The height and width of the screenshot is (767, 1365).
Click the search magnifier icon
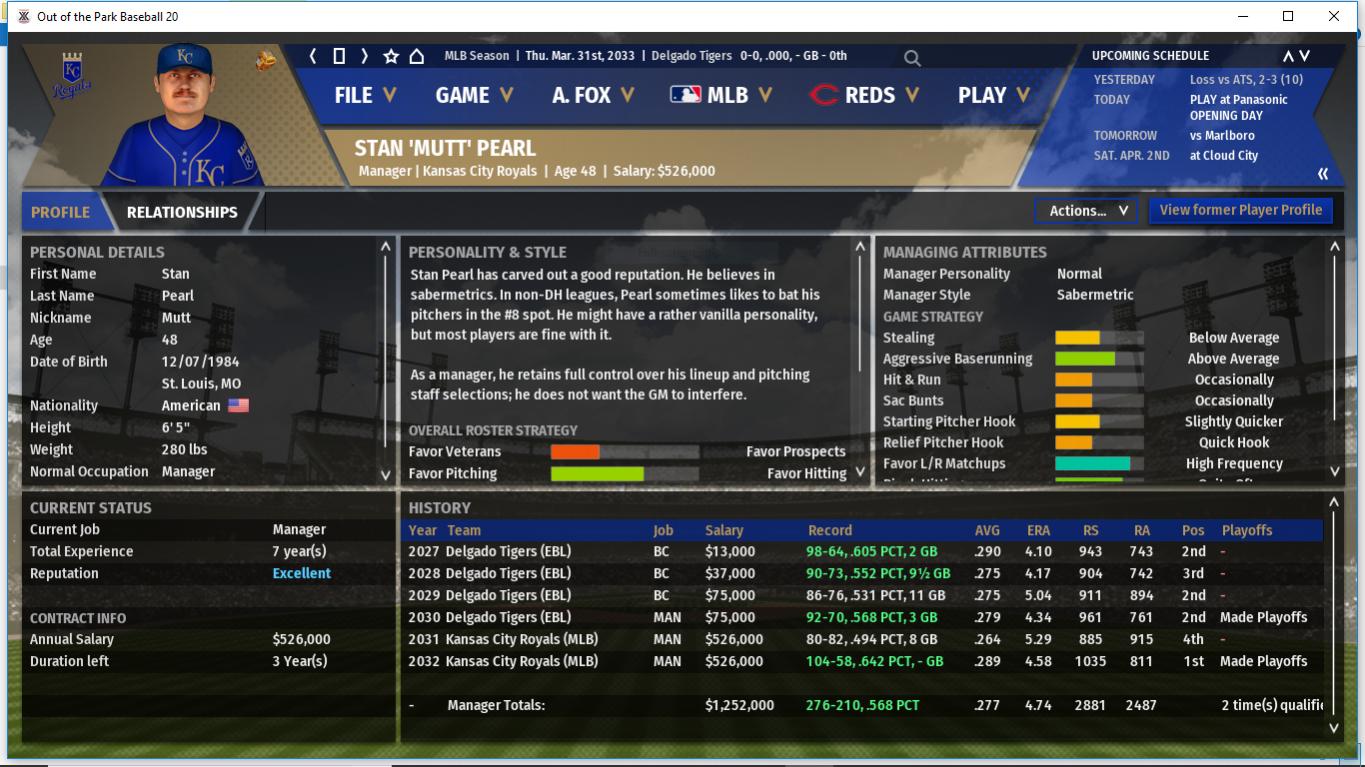click(912, 58)
